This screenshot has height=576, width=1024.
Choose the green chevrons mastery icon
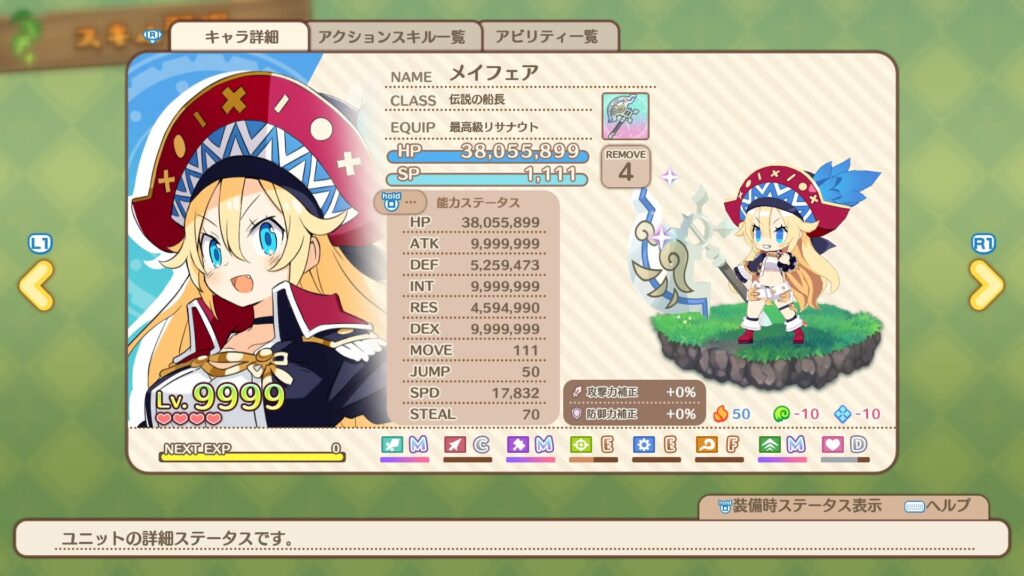(770, 444)
